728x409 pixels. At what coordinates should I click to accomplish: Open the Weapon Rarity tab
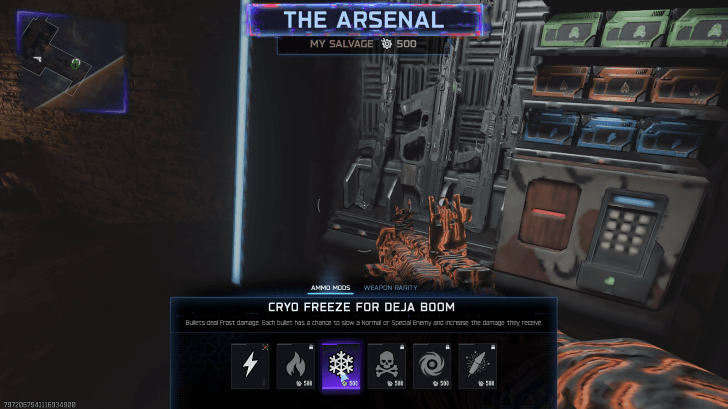click(x=390, y=287)
